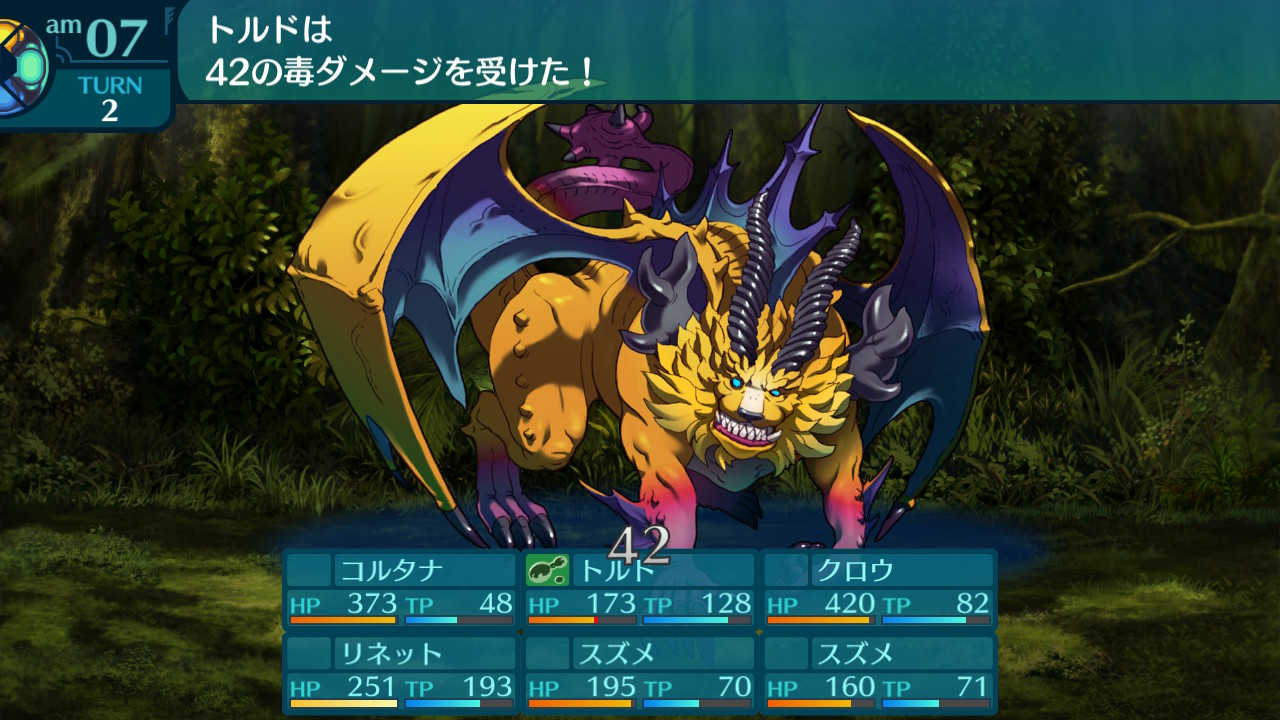Pick リネット's party status panel

click(400, 672)
